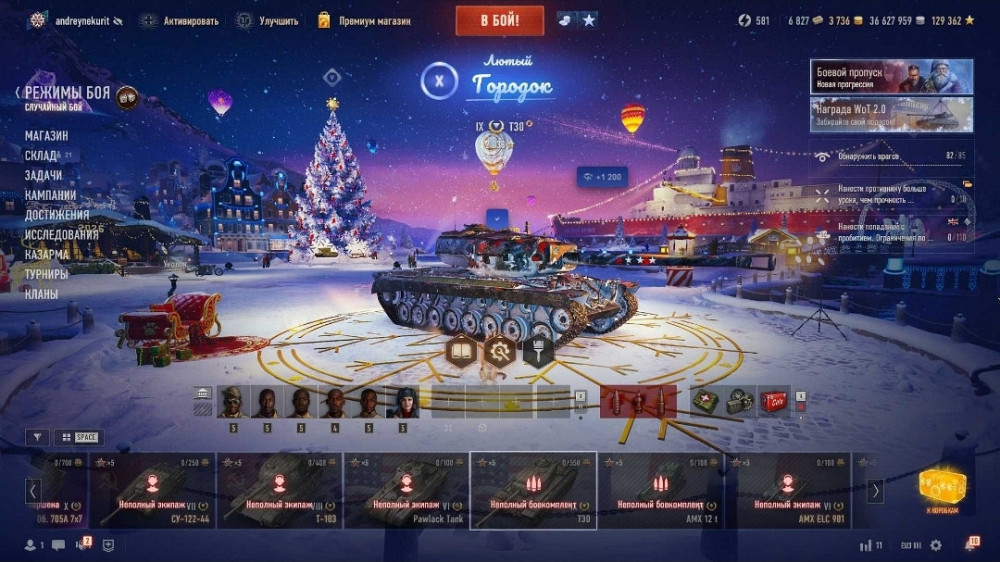The width and height of the screenshot is (1000, 562).
Task: Open settings via the gear icon
Action: click(x=936, y=545)
